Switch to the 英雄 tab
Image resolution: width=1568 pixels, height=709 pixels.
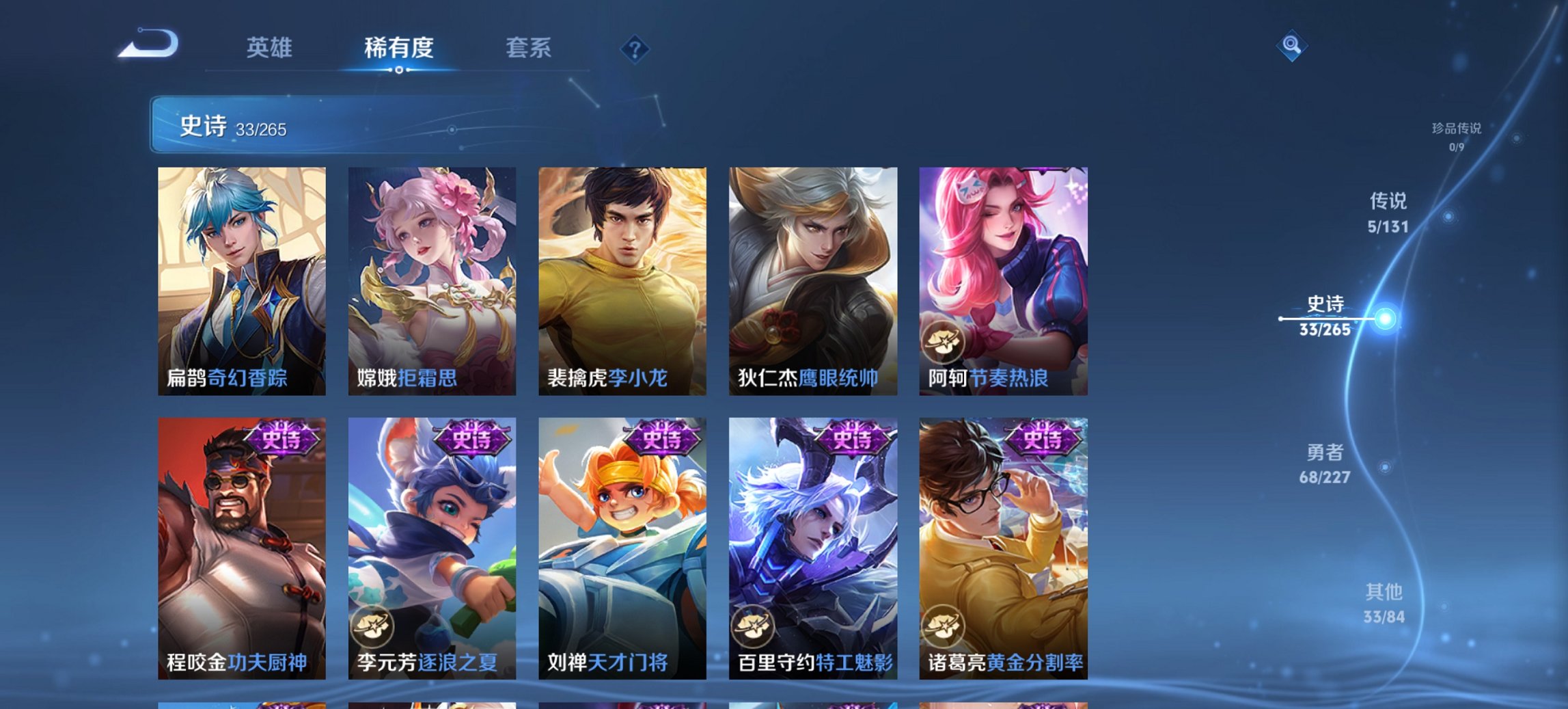[271, 49]
